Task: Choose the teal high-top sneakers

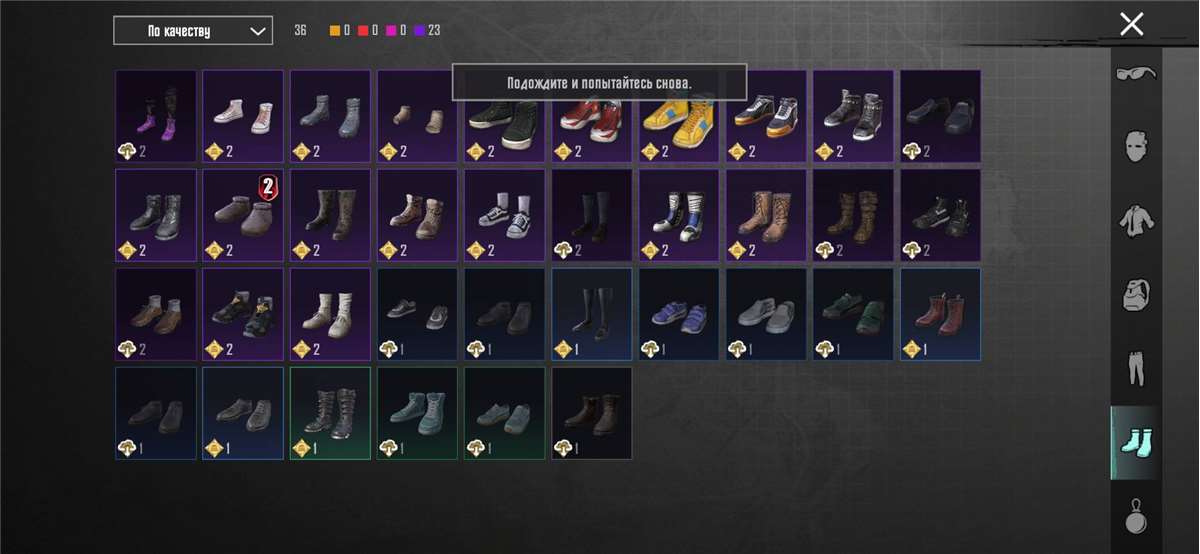Action: click(418, 413)
